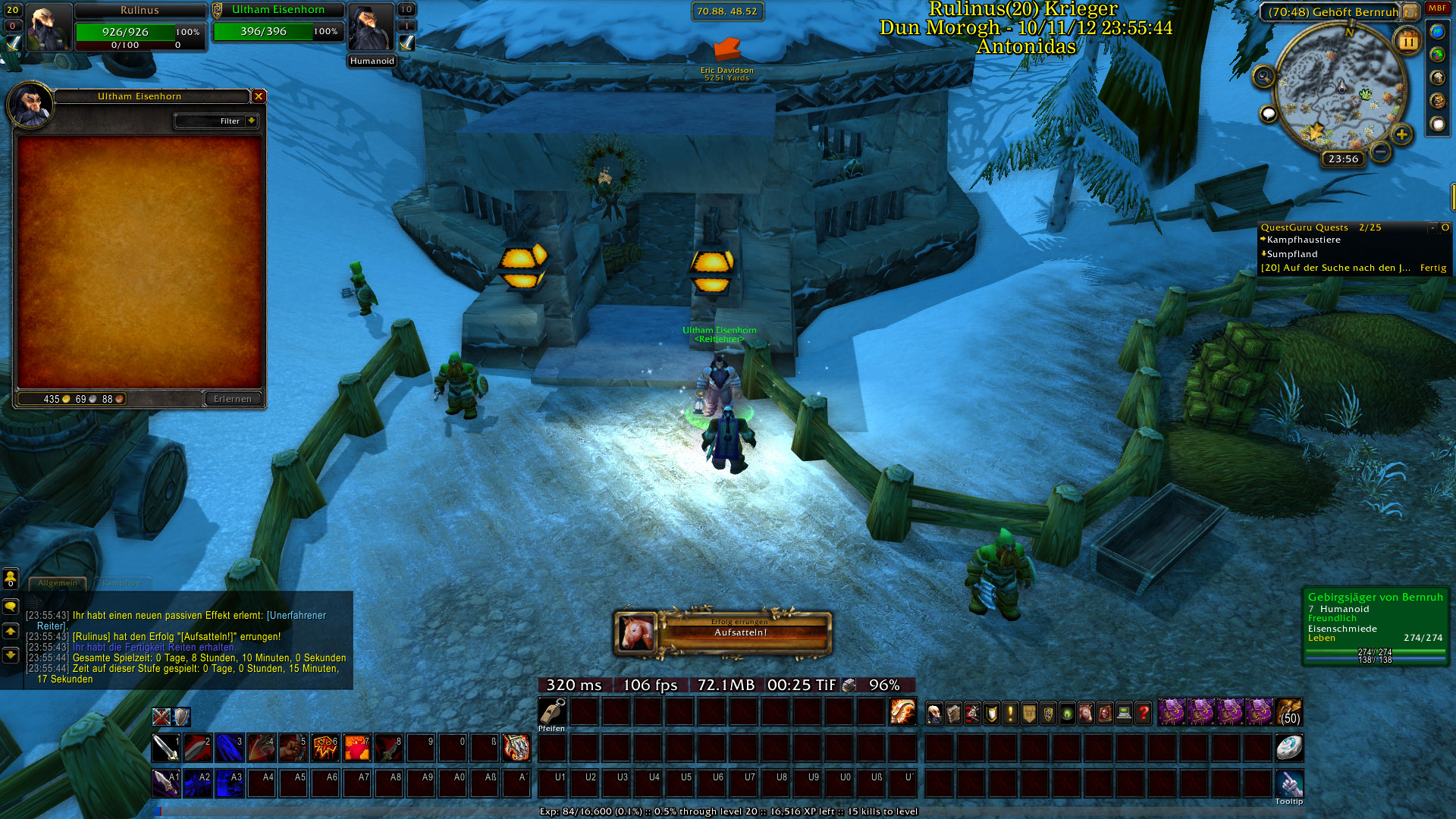This screenshot has width=1456, height=819.
Task: Switch to the Allgemein chat tab
Action: [58, 583]
